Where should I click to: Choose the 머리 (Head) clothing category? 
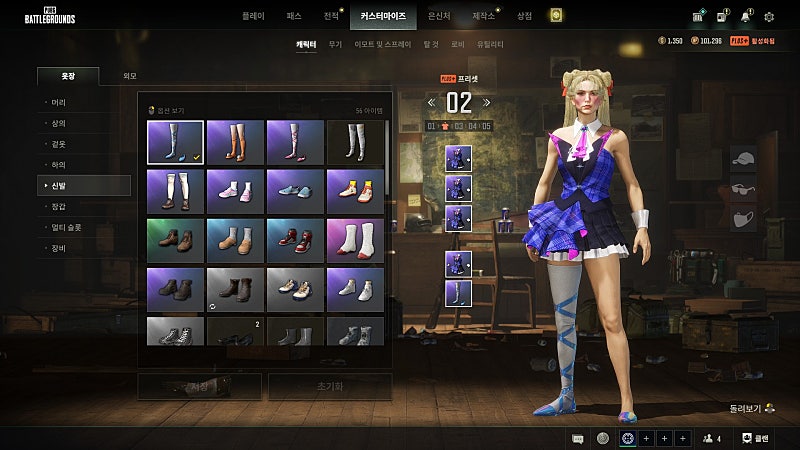[x=59, y=103]
